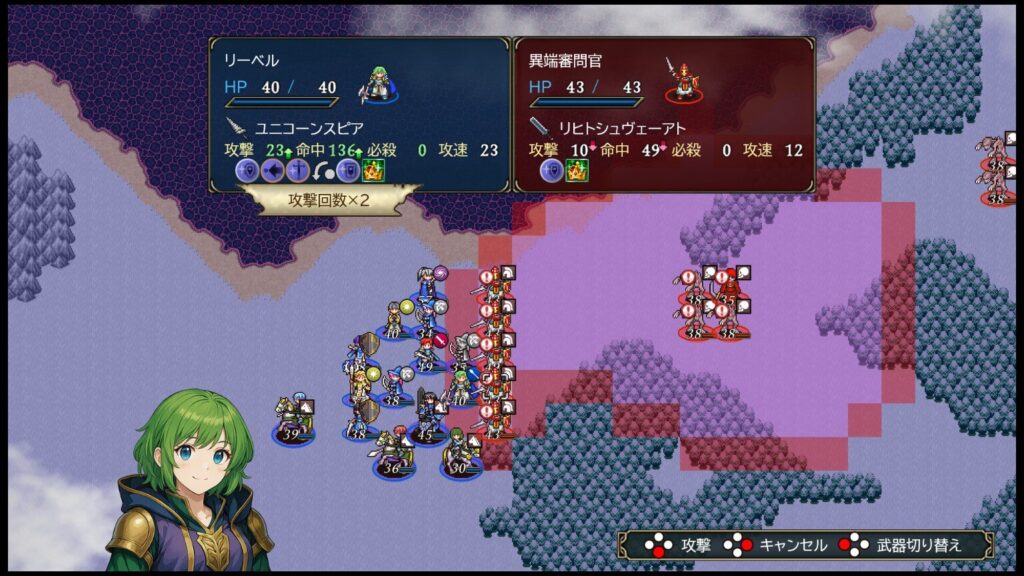Check the crown icon in the Inquisitor's panel
The width and height of the screenshot is (1024, 576).
click(x=577, y=171)
